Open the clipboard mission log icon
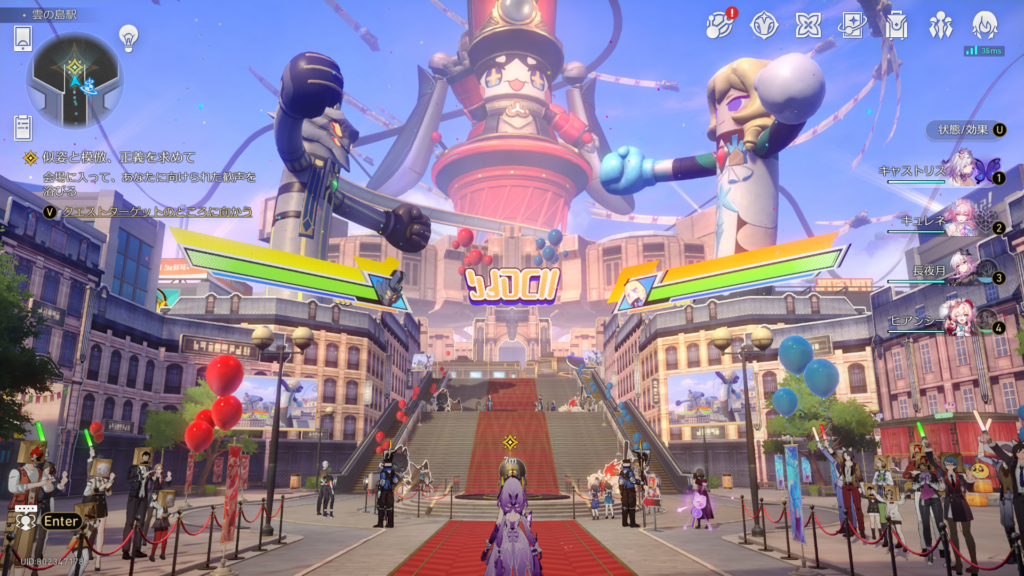1024x576 pixels. (x=24, y=127)
